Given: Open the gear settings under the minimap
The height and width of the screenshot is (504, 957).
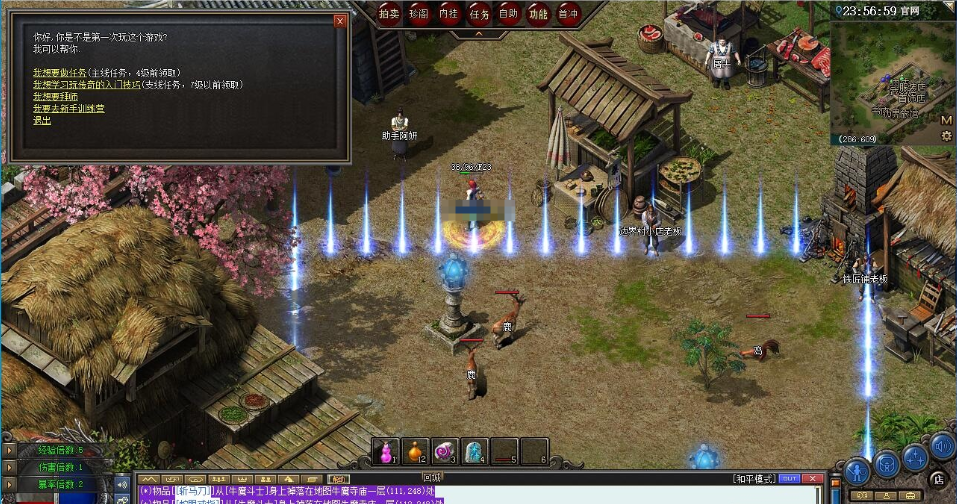Looking at the screenshot, I should [946, 135].
